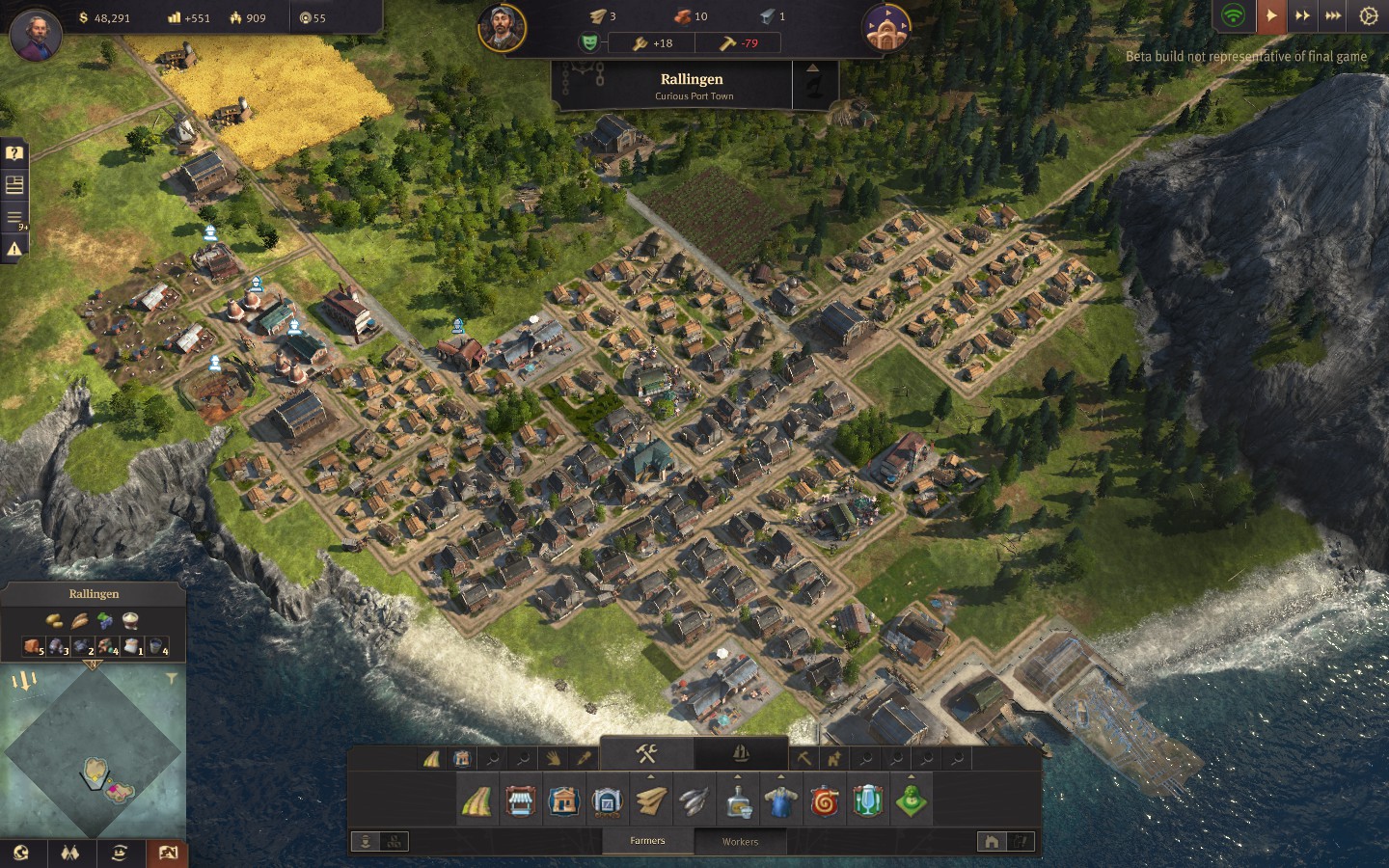This screenshot has height=868, width=1389.
Task: Switch to the Farmers building tab
Action: click(x=647, y=841)
